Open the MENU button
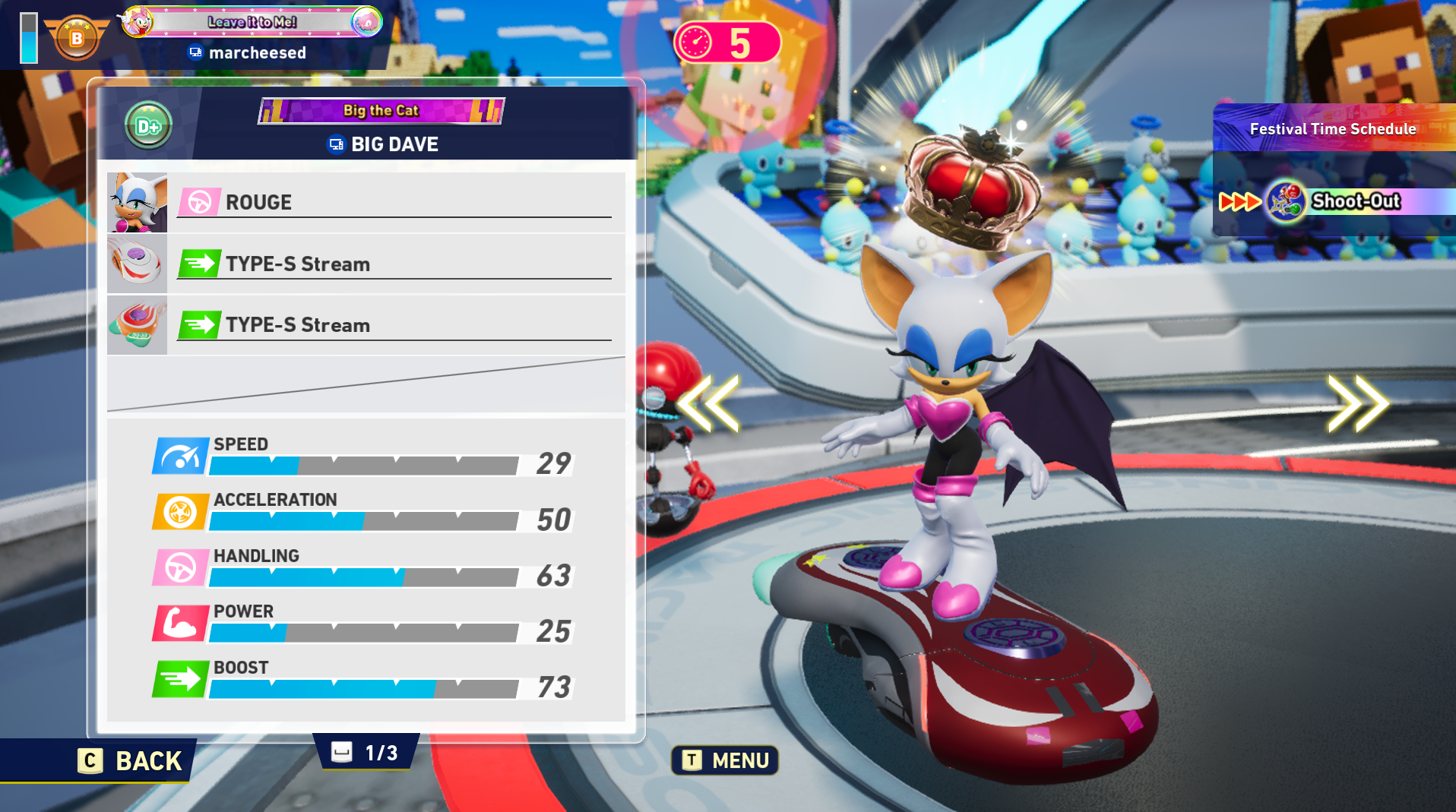Viewport: 1456px width, 812px height. 725,760
